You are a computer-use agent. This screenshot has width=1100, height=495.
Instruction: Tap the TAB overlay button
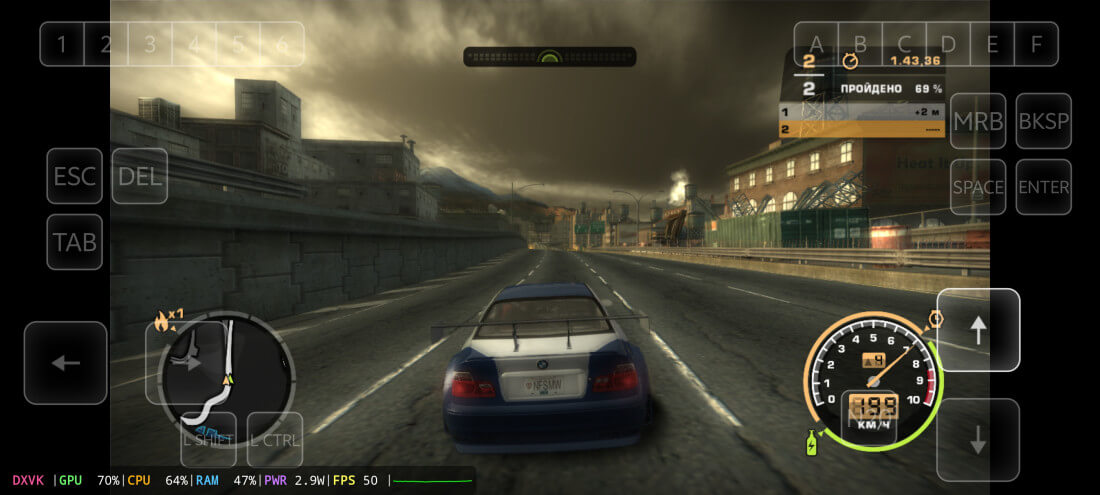(x=75, y=242)
